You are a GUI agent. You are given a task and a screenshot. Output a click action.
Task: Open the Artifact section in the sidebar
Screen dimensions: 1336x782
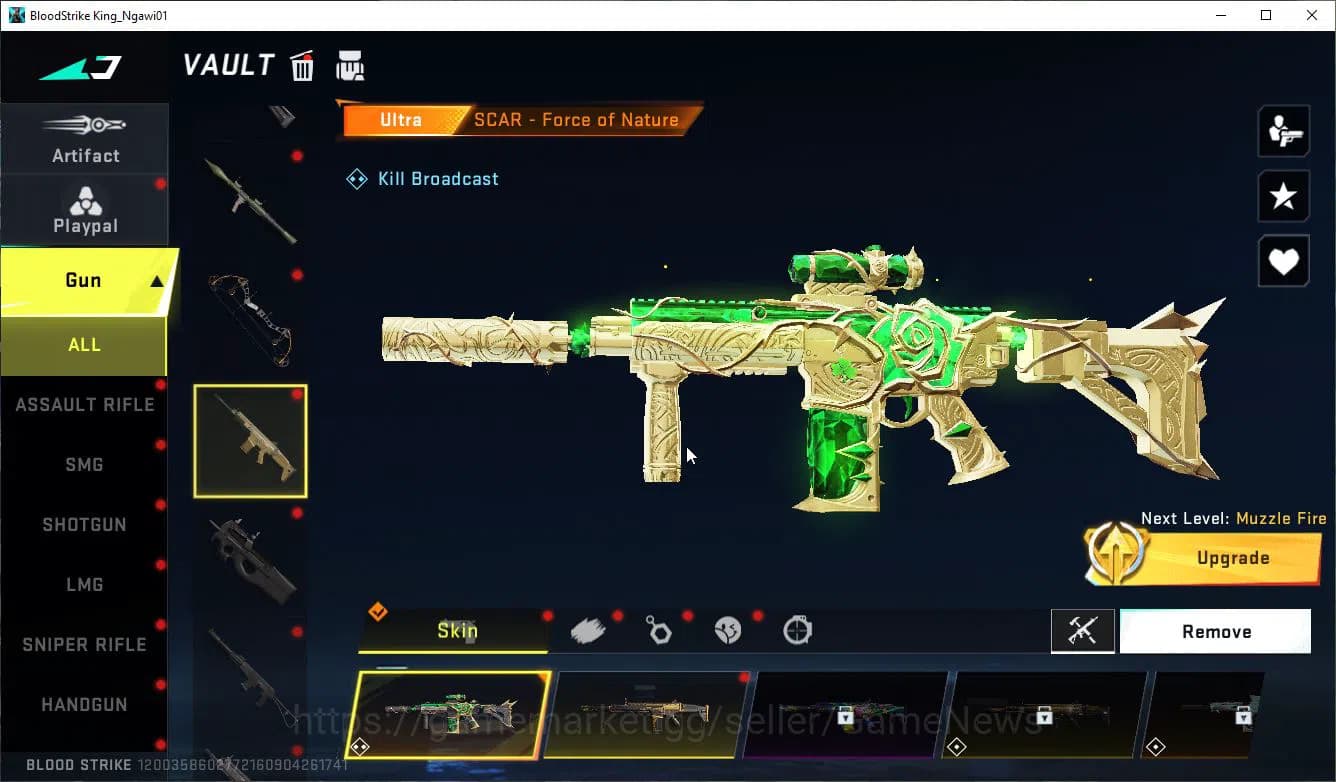85,138
